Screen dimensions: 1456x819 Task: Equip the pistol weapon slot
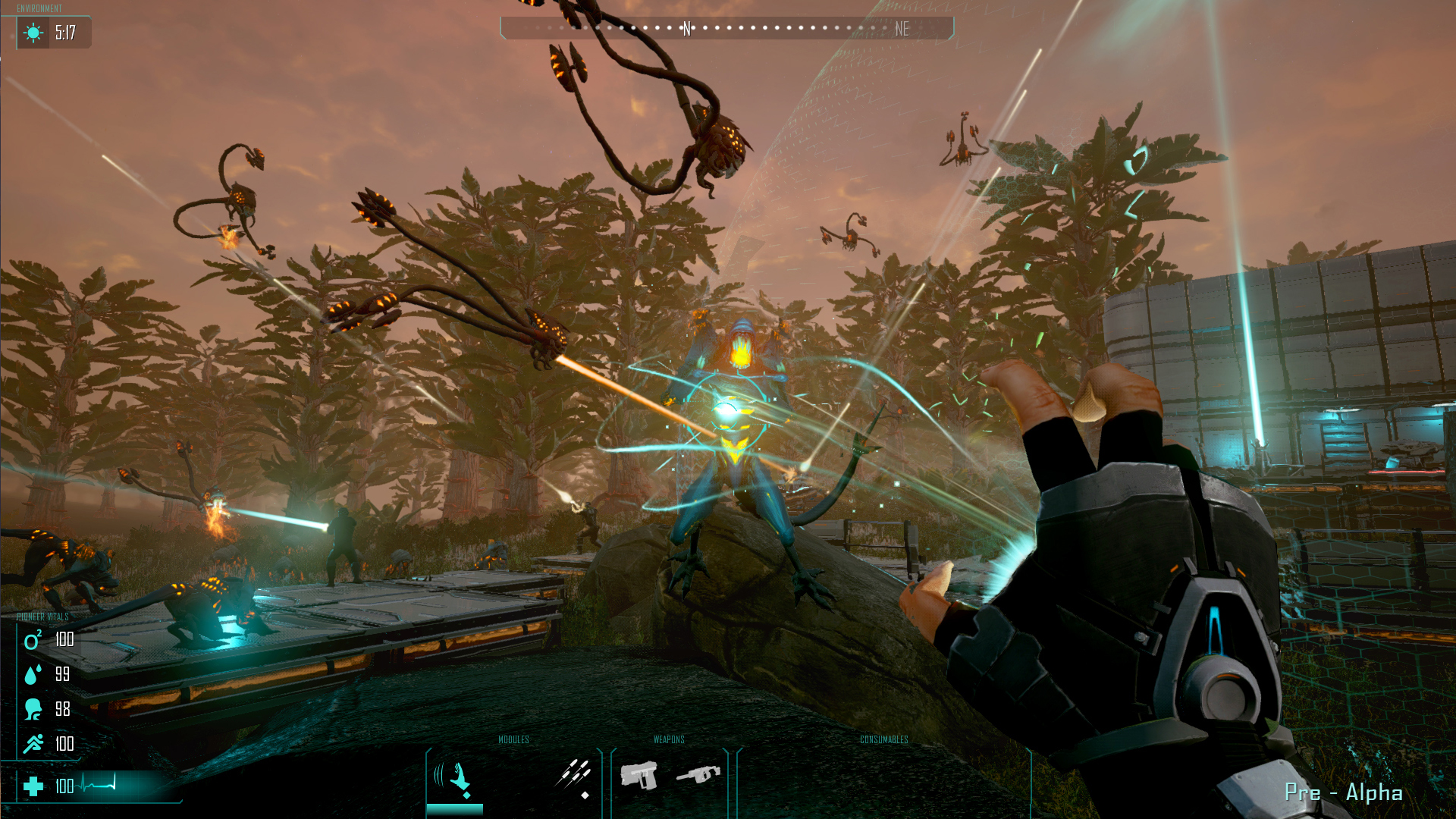(639, 776)
